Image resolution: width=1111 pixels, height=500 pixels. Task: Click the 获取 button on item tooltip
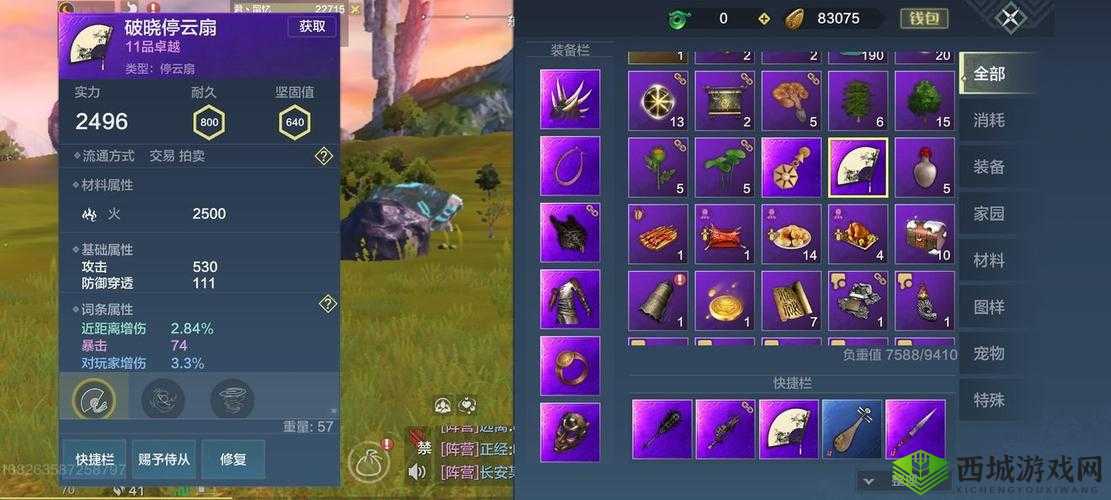pyautogui.click(x=312, y=27)
